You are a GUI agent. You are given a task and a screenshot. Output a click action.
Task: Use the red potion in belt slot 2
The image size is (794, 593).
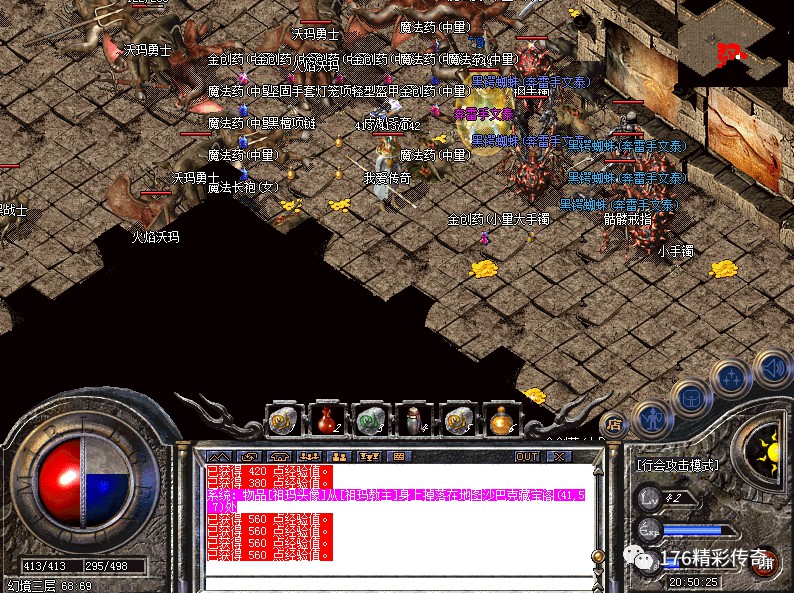(325, 419)
